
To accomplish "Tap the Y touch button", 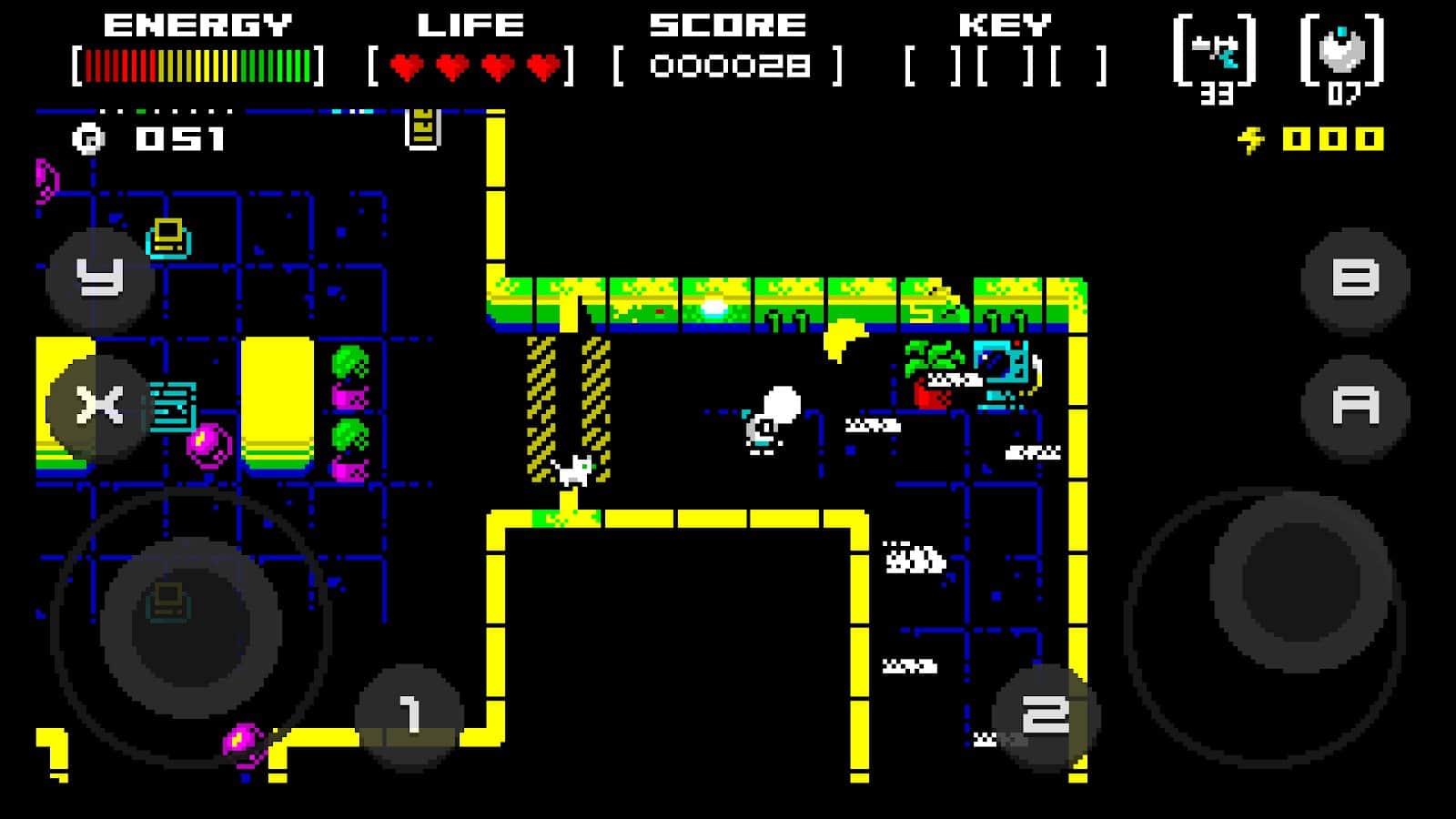I will 100,278.
